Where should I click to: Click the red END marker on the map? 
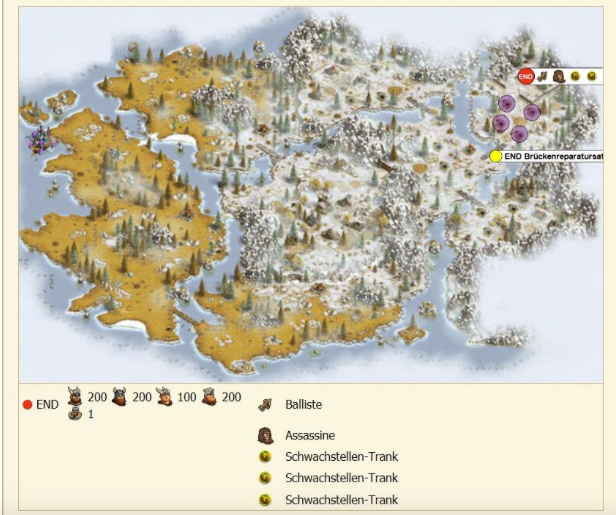[526, 76]
